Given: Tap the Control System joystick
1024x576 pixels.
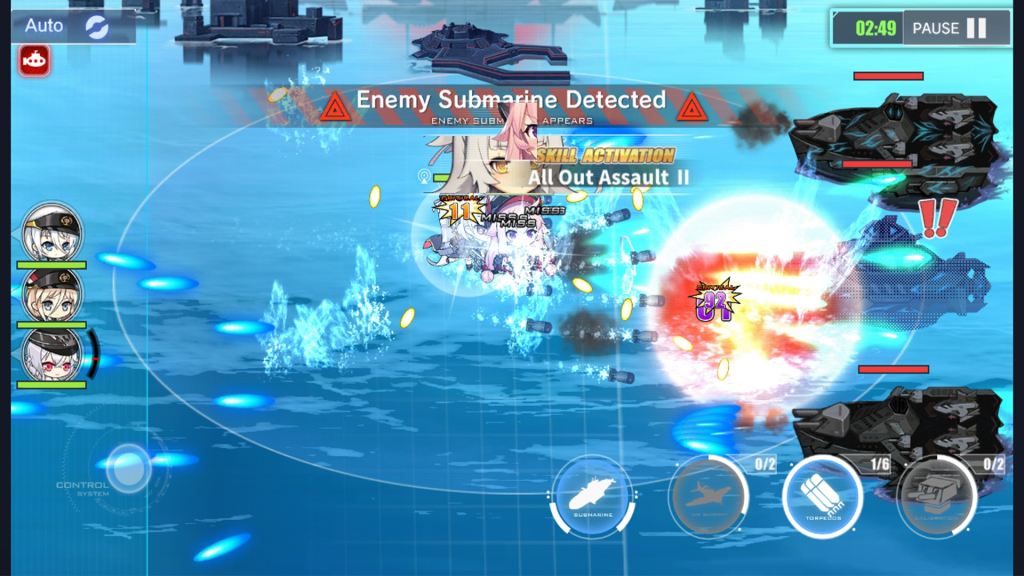Looking at the screenshot, I should click(128, 467).
